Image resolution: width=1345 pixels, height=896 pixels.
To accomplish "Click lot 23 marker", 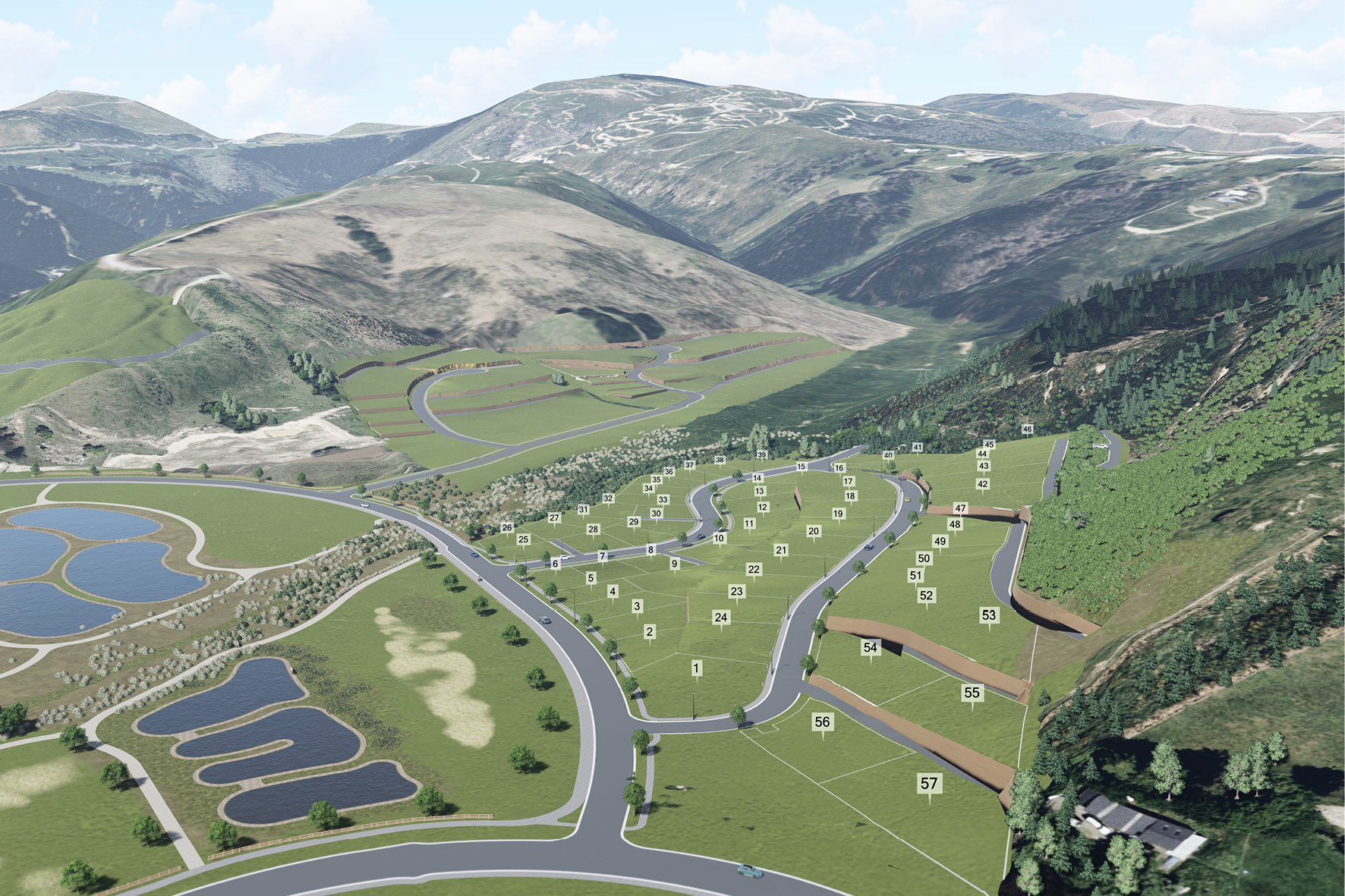I will coord(736,591).
